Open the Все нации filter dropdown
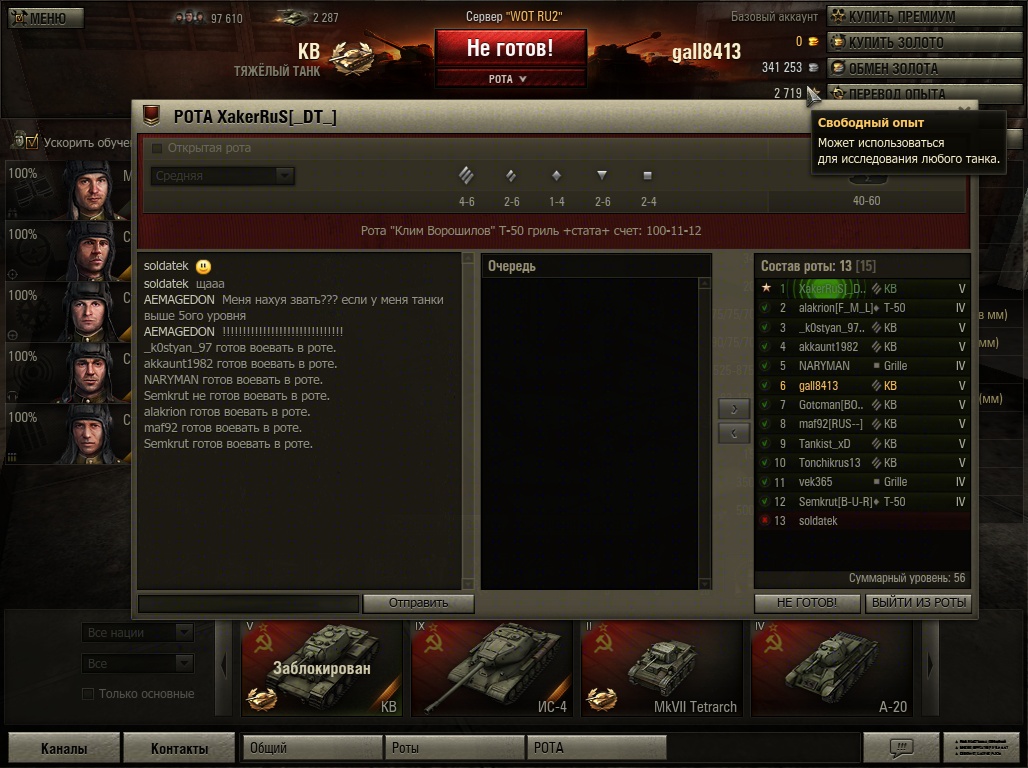Screen dimensions: 1028x768 pyautogui.click(x=137, y=633)
